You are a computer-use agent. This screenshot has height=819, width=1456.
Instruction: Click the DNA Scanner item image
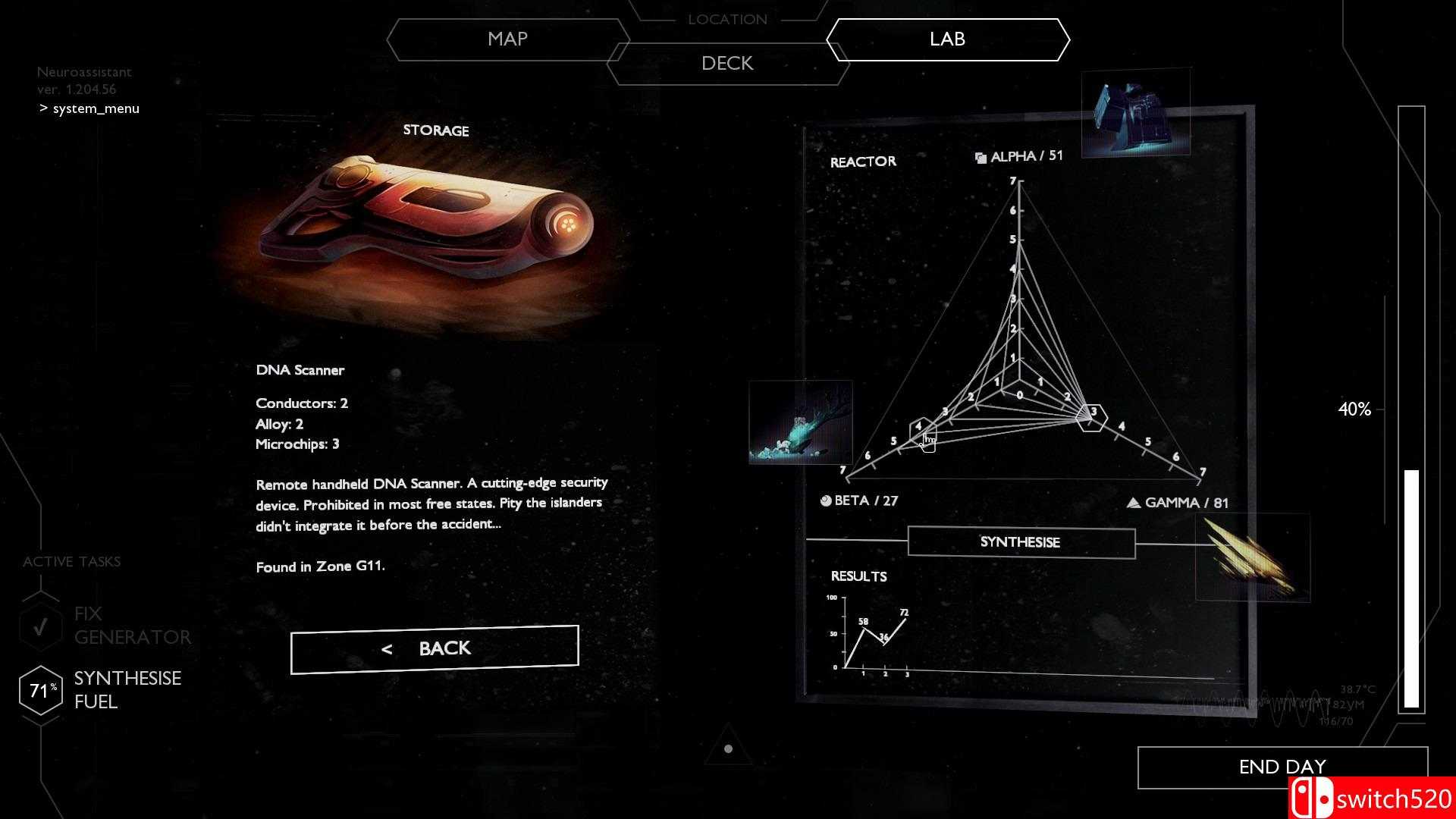[426, 220]
